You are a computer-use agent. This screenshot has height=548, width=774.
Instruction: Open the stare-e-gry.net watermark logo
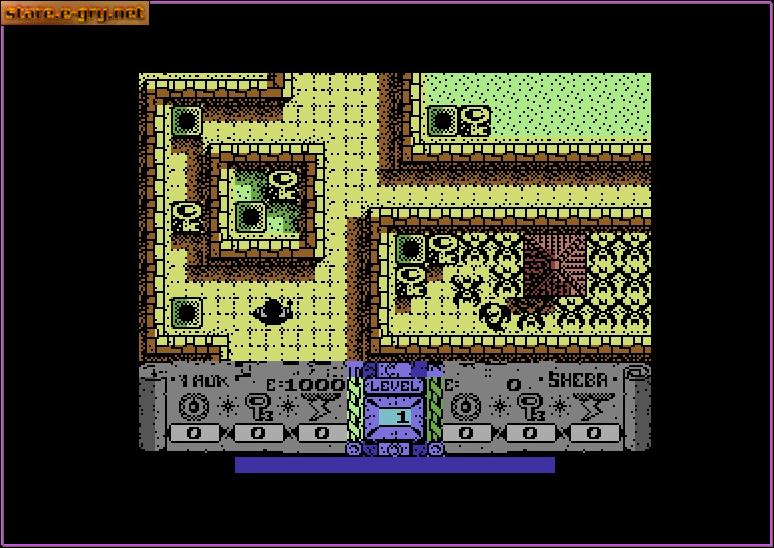tap(75, 13)
